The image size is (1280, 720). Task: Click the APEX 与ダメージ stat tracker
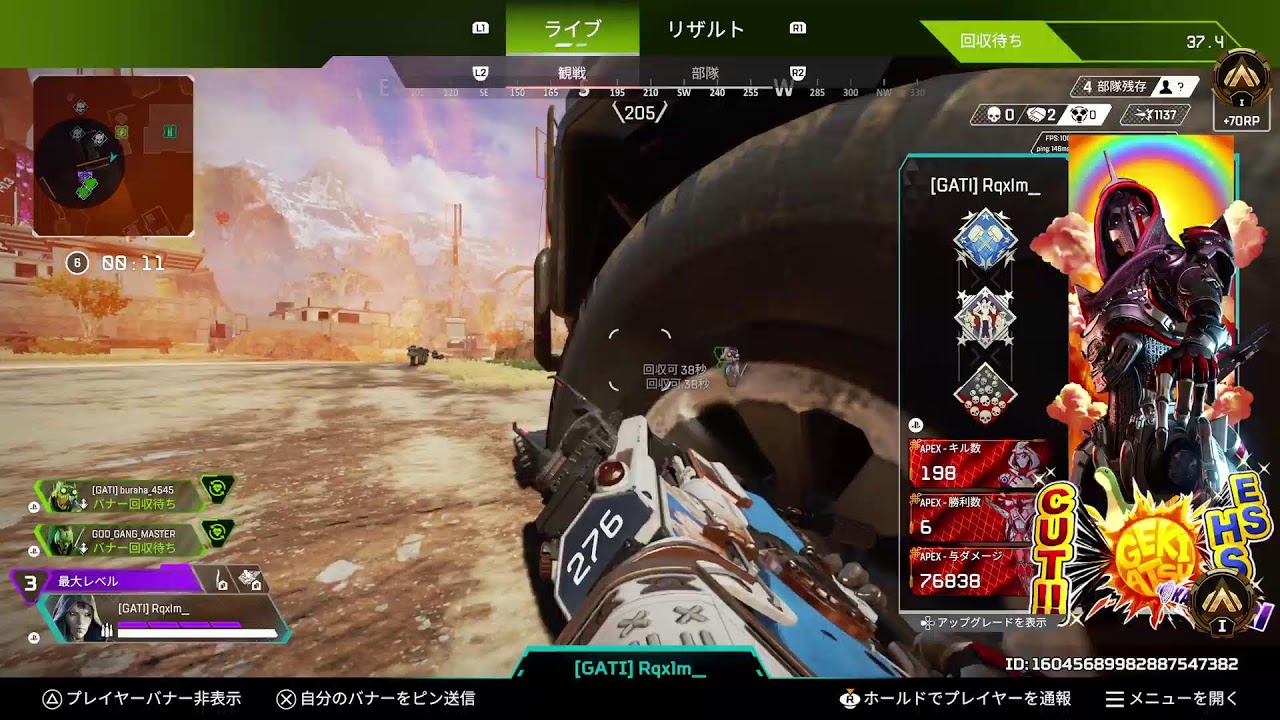click(x=980, y=572)
